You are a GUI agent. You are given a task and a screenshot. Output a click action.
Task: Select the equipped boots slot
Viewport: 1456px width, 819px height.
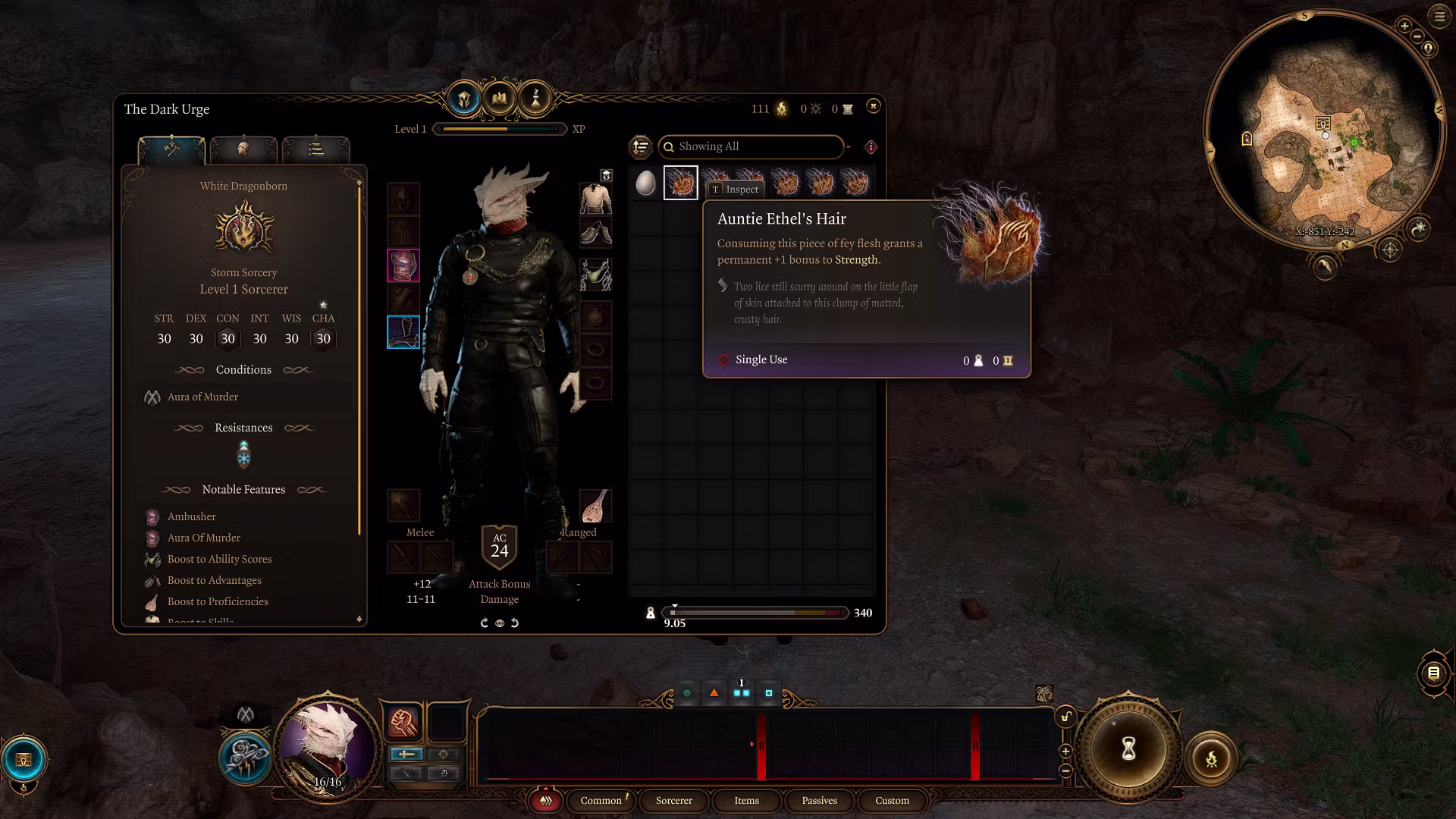point(403,332)
